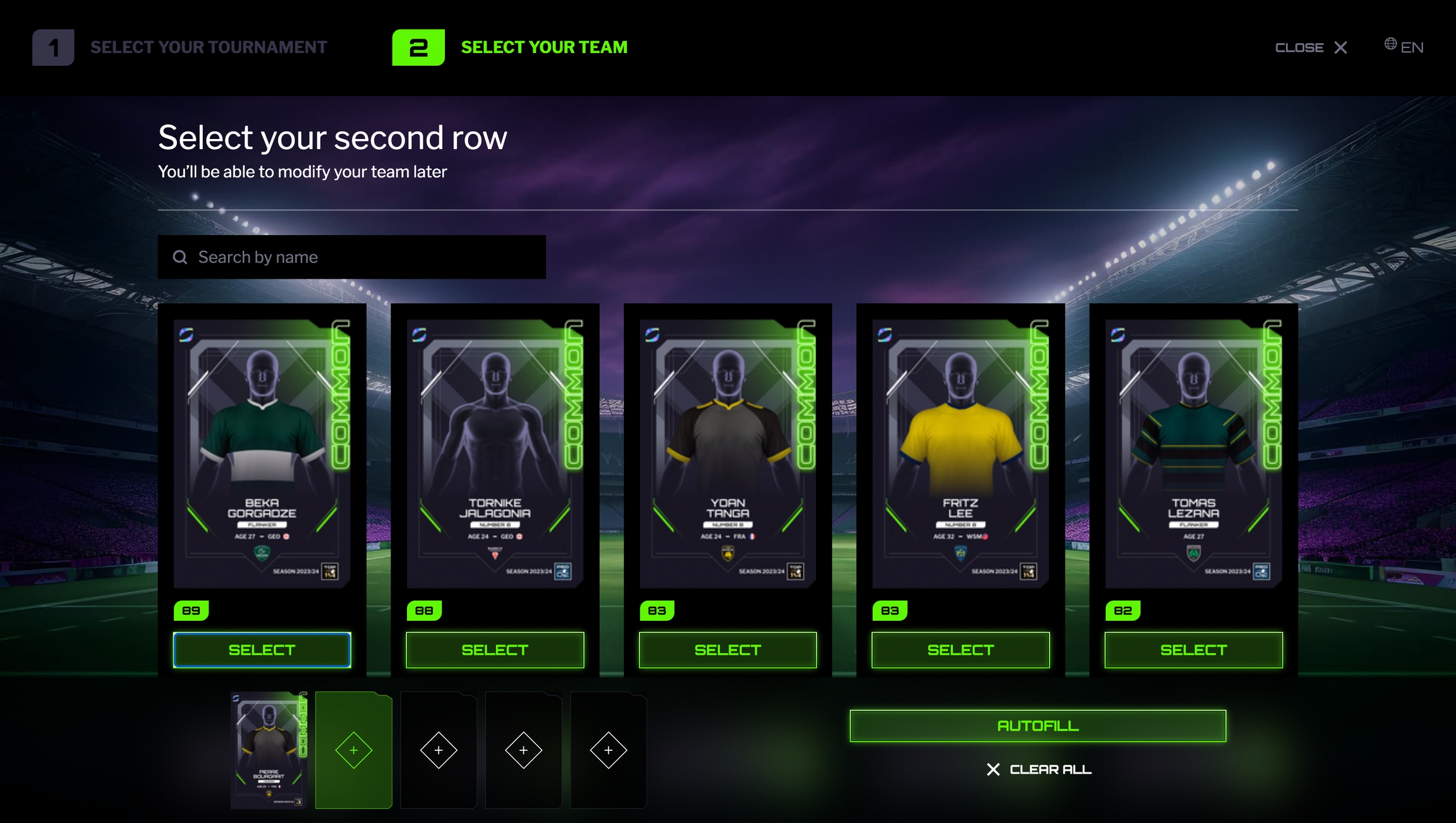Inspect the Tornike Jalagonia player card
Screen dimensions: 1456x823
tap(495, 453)
